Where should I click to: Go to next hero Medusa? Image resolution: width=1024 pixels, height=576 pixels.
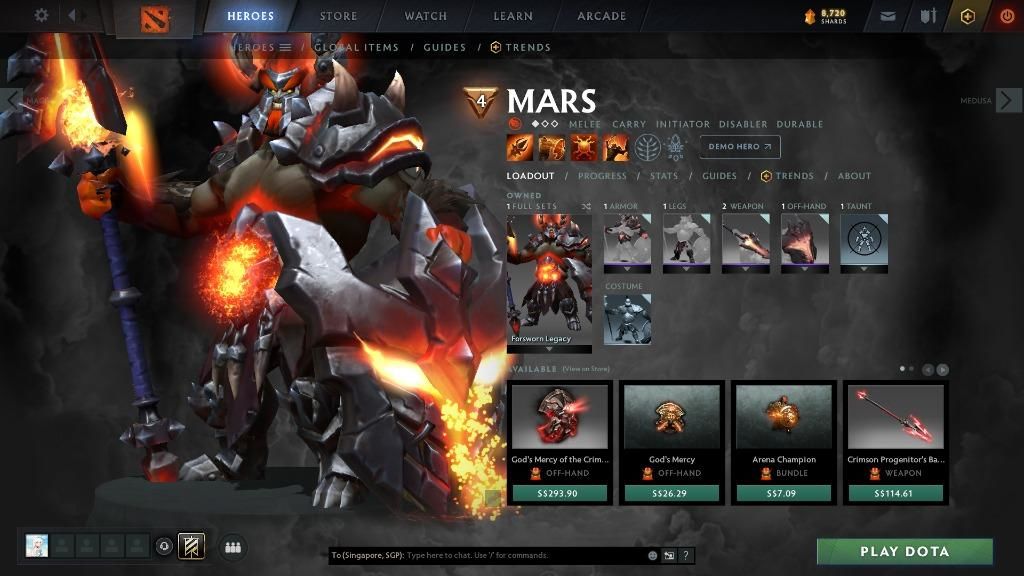(1009, 100)
